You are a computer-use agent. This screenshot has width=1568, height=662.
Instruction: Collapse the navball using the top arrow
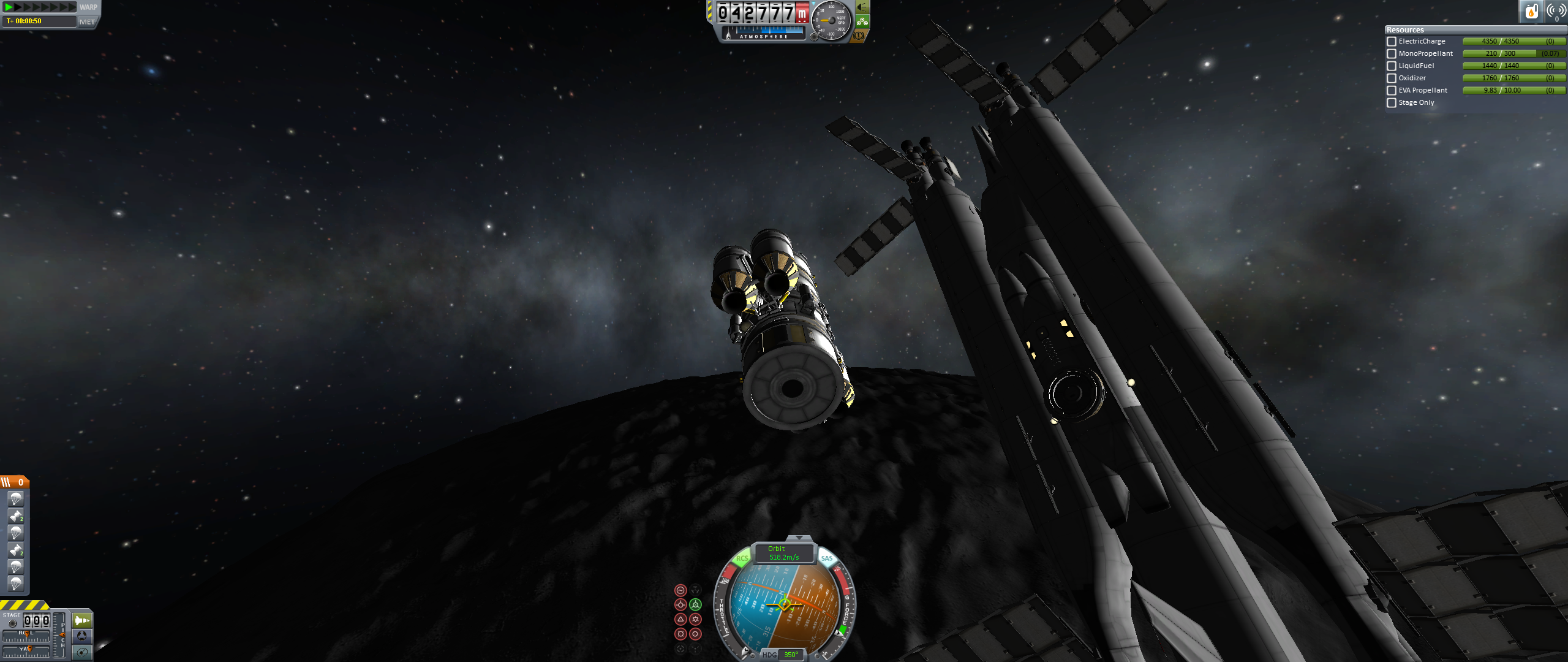799,538
